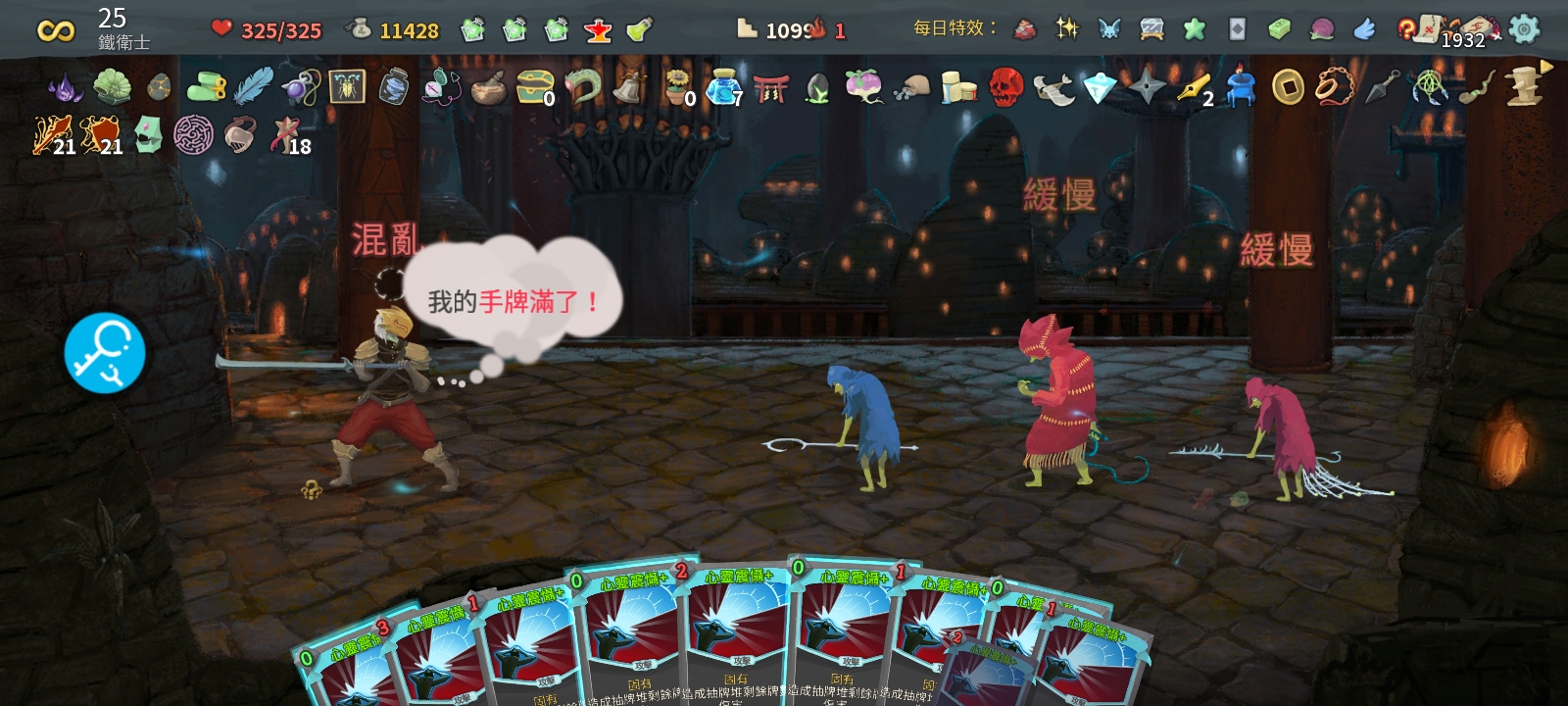Screen dimensions: 1568x706
Task: Inspect the treasure chest relic
Action: [x=534, y=87]
